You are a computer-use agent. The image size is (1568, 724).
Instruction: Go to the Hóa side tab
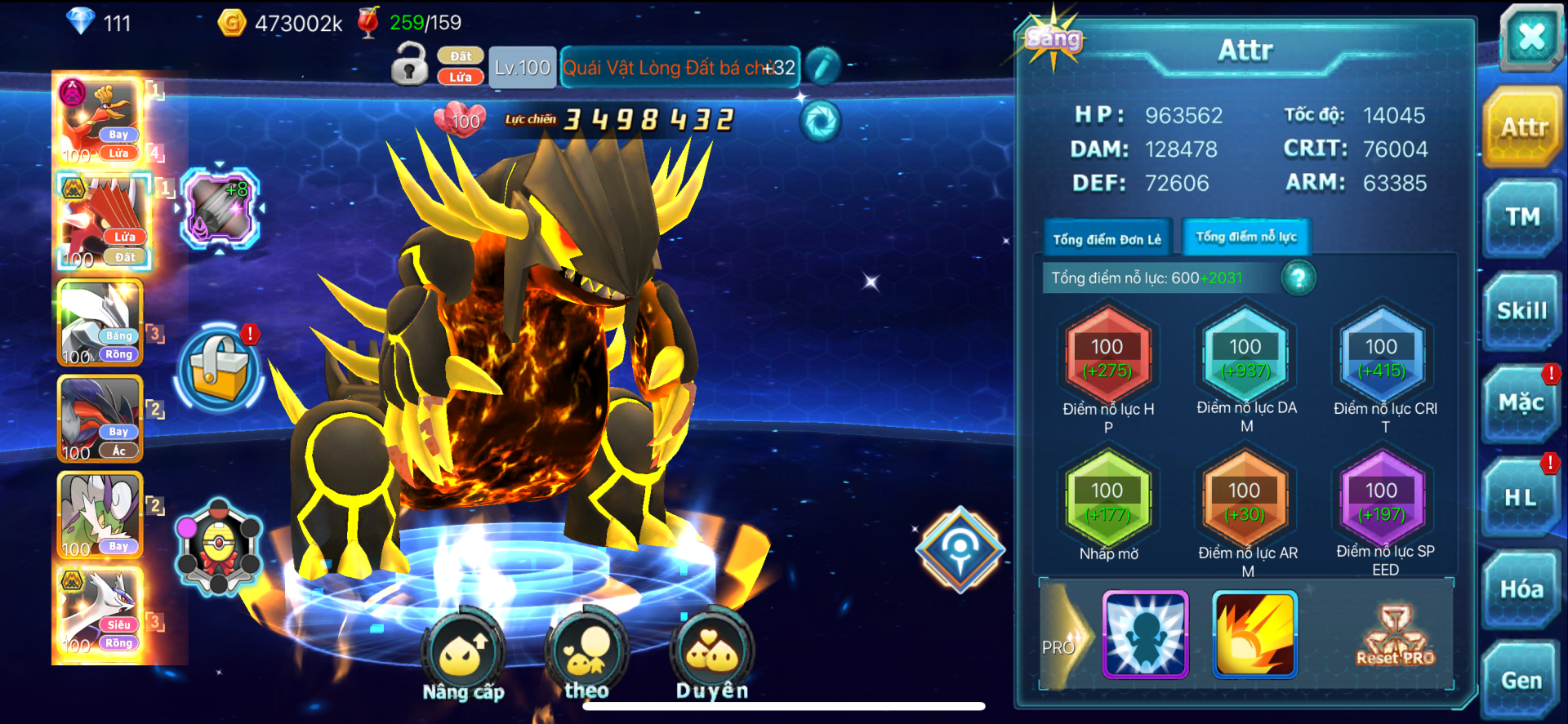point(1522,589)
